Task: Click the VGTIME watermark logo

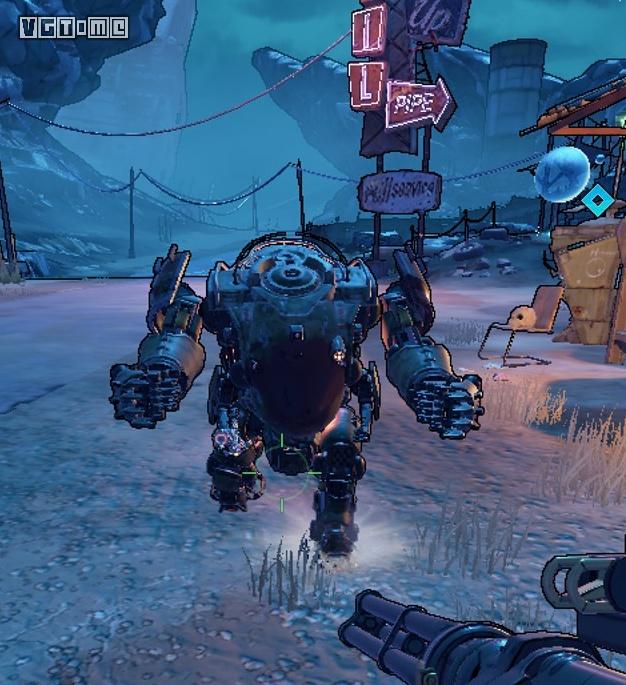Action: point(74,27)
